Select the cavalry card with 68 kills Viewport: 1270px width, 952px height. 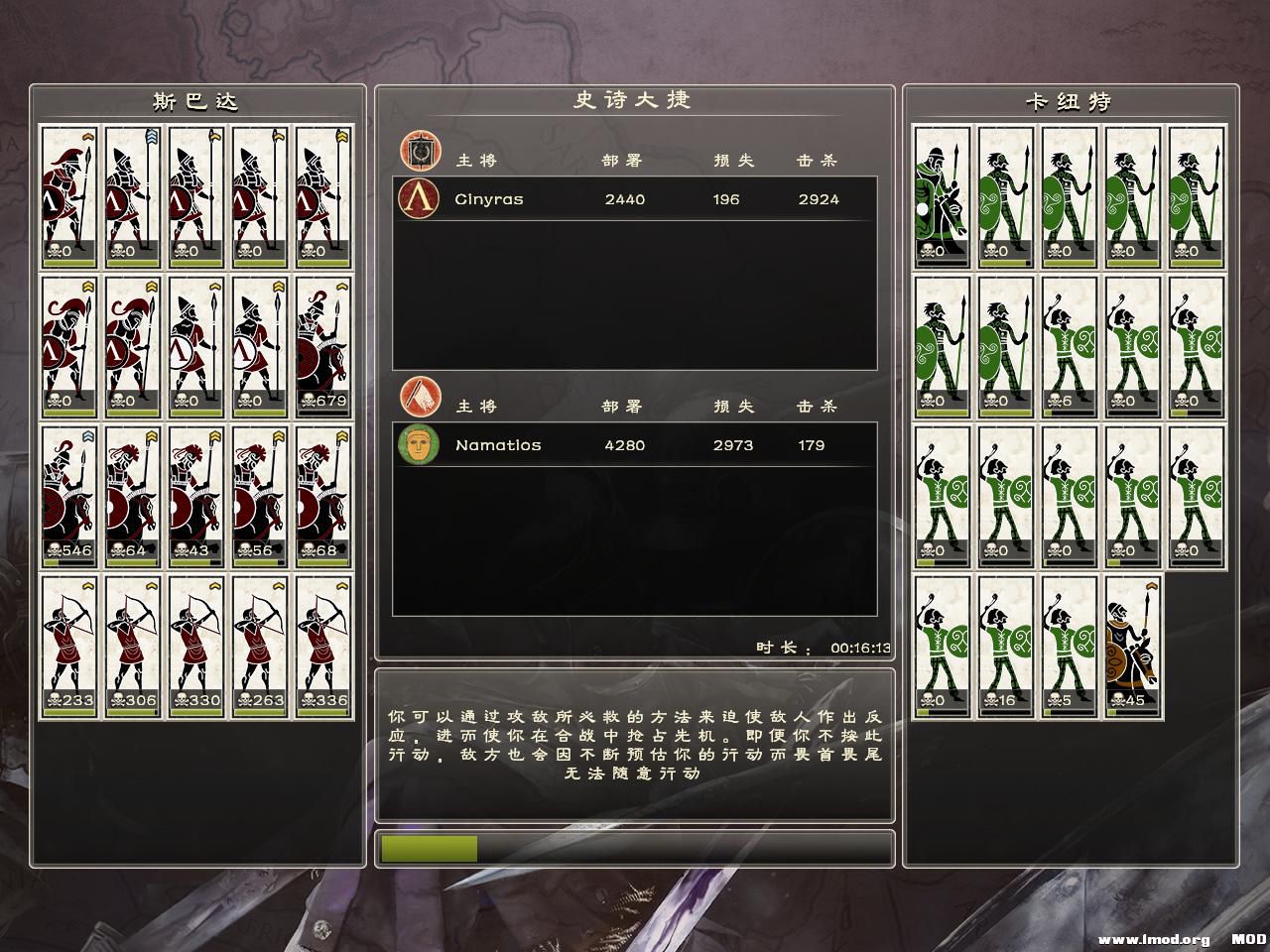coord(323,497)
